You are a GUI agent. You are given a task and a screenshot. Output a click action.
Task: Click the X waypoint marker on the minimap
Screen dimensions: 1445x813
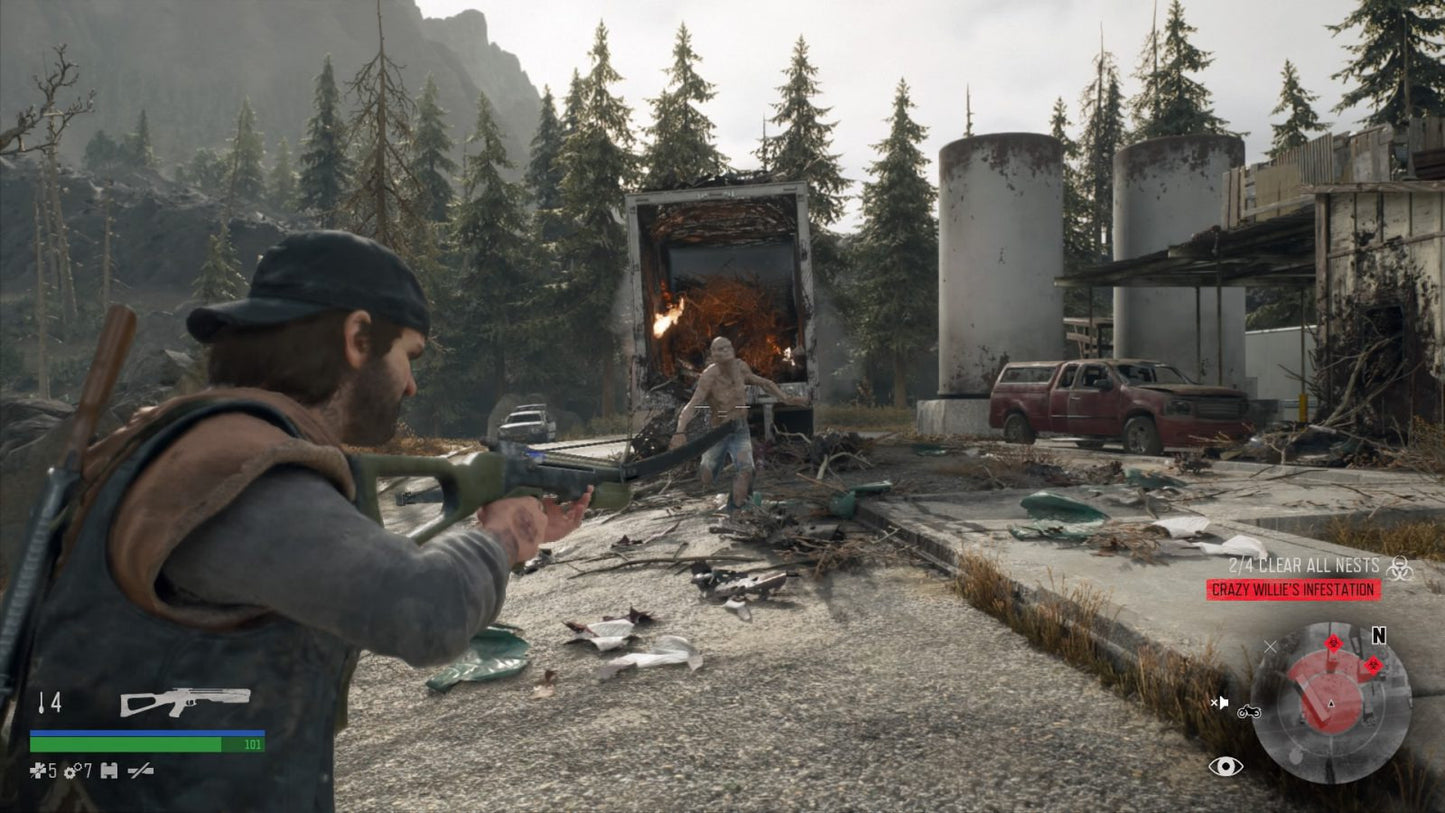(x=1270, y=646)
